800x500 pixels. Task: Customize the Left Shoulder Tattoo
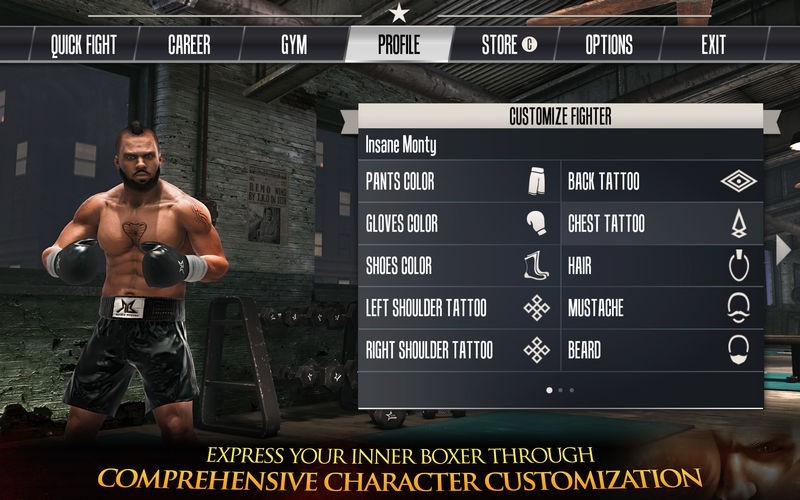tap(459, 308)
